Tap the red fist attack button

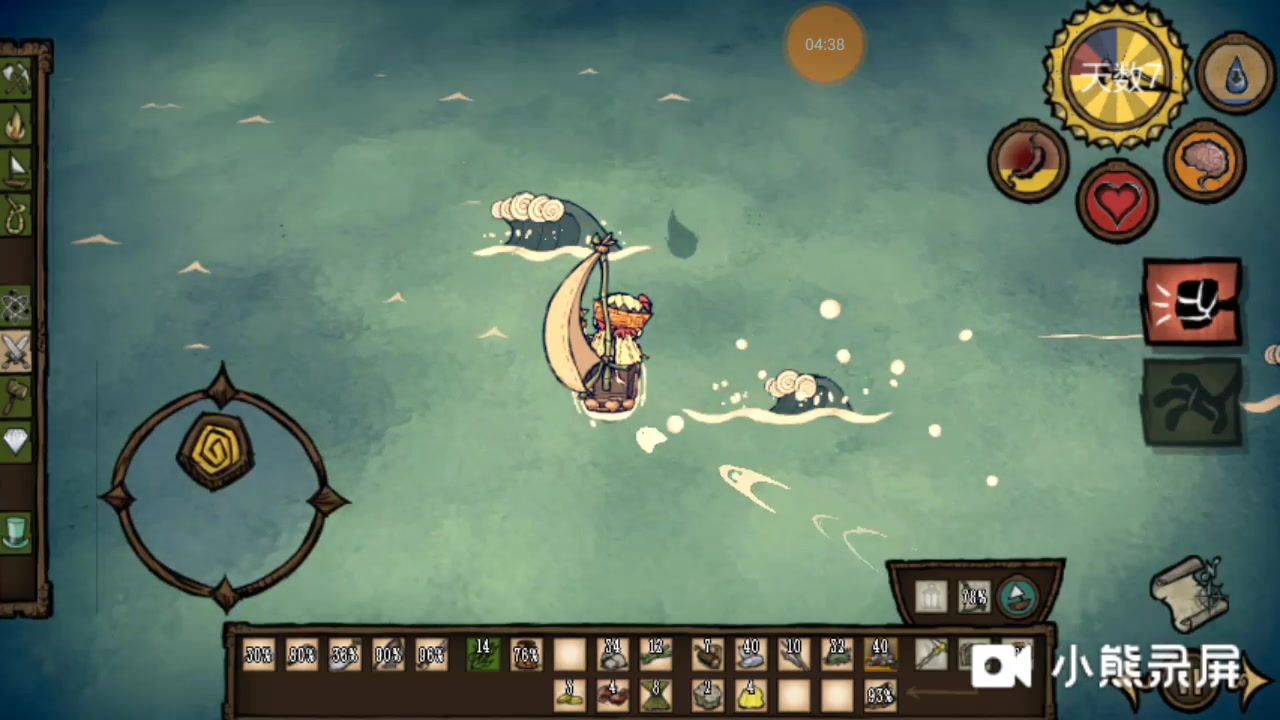[x=1192, y=301]
